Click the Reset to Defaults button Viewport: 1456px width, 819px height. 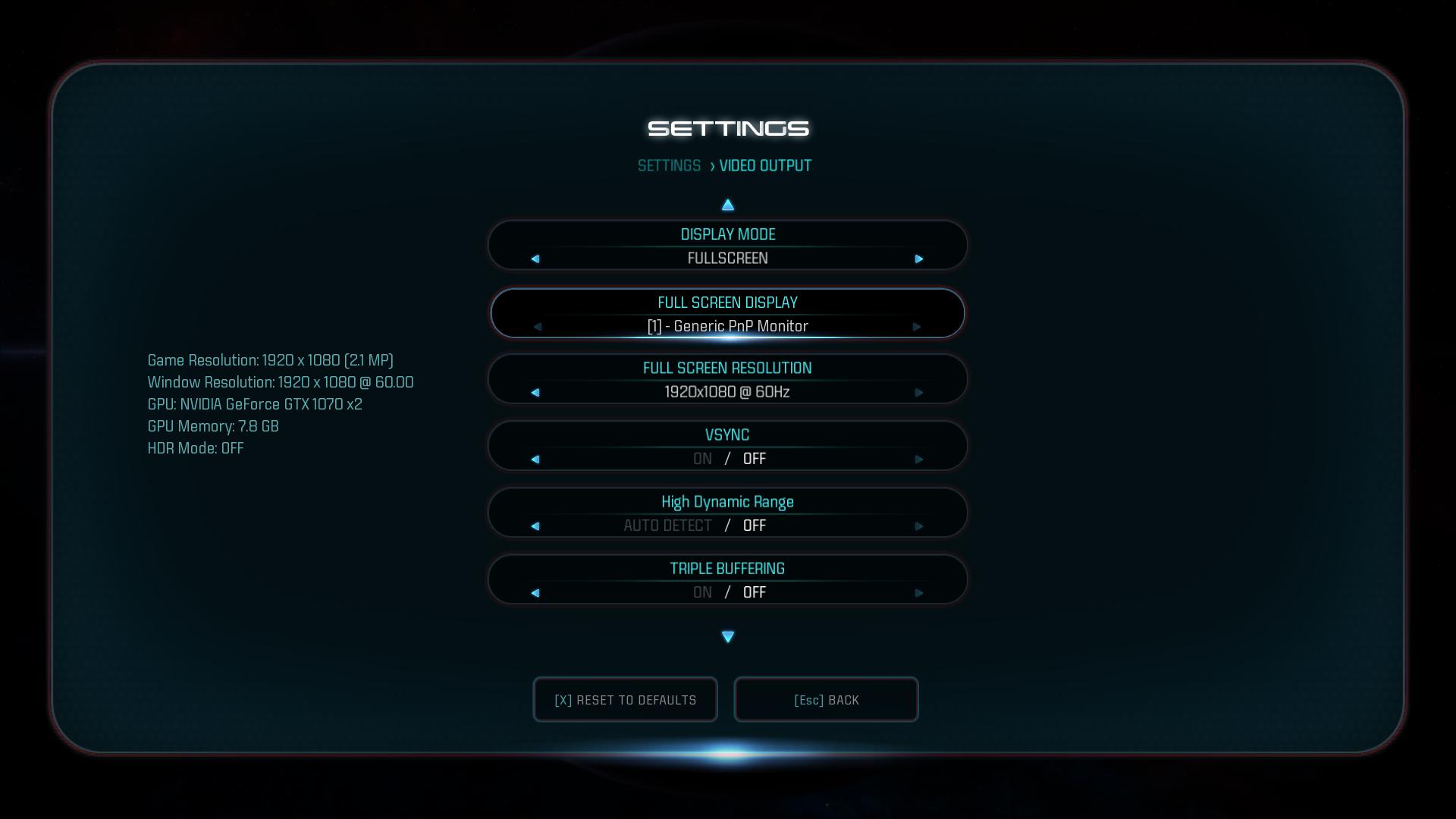click(625, 700)
